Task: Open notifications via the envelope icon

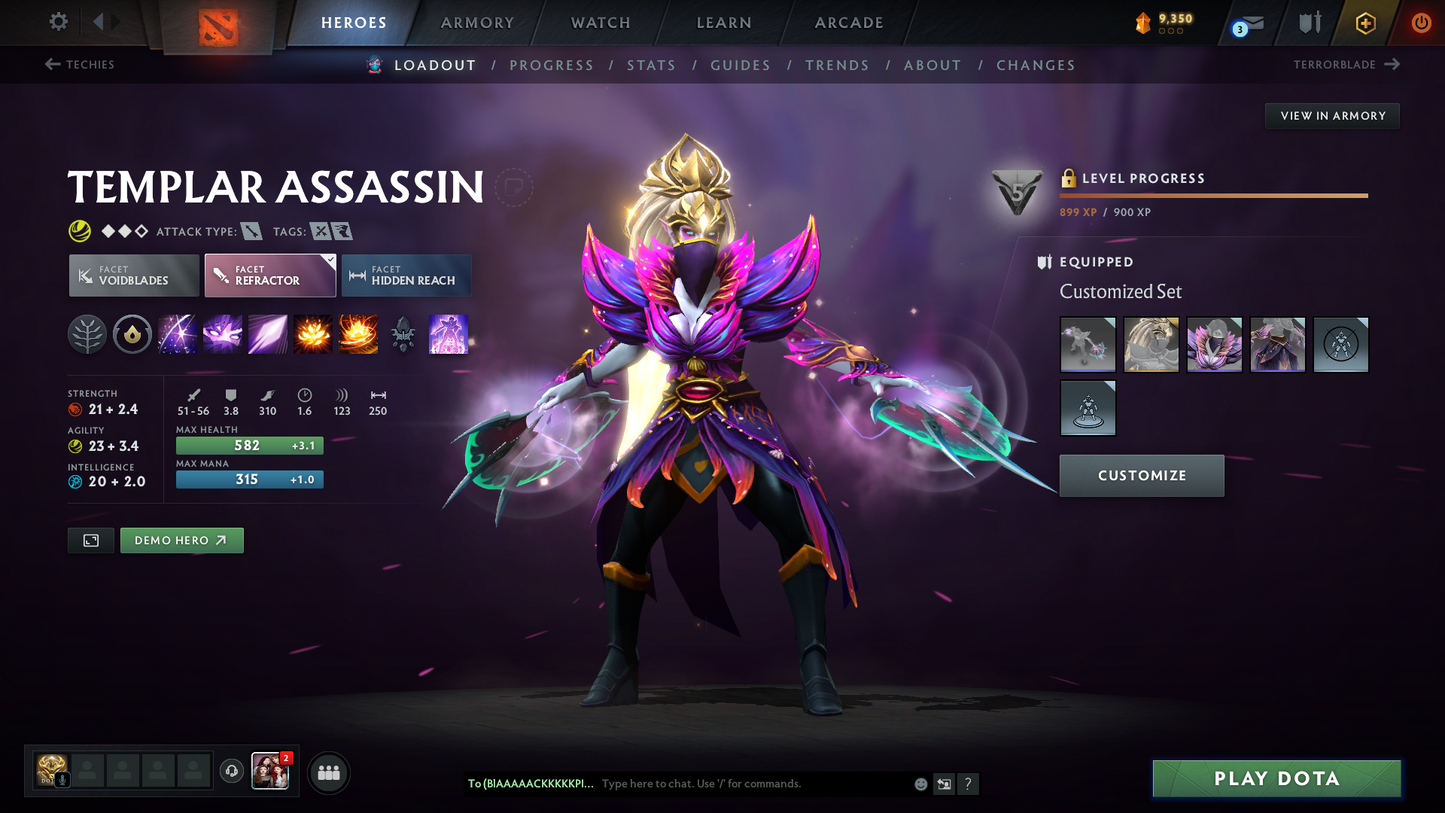Action: pos(1245,23)
